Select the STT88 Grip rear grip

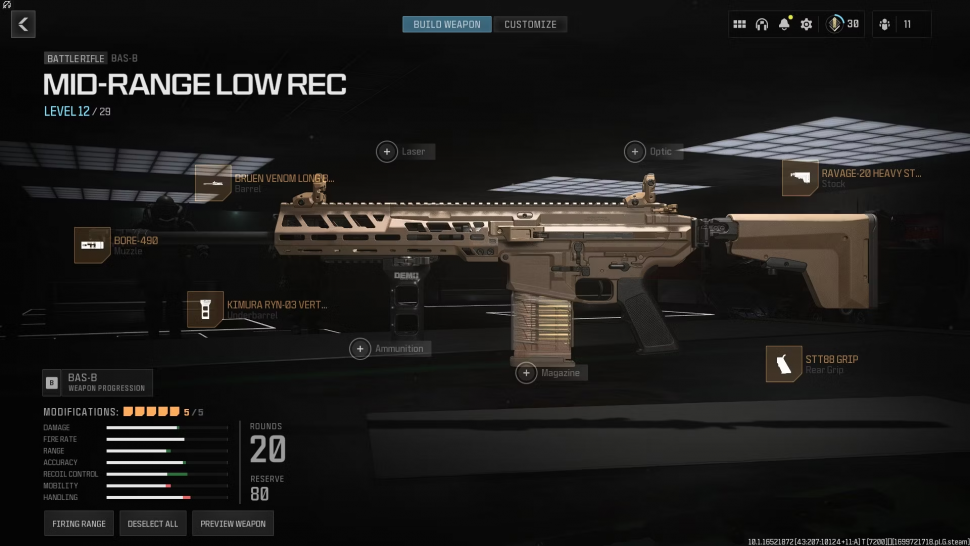click(784, 364)
